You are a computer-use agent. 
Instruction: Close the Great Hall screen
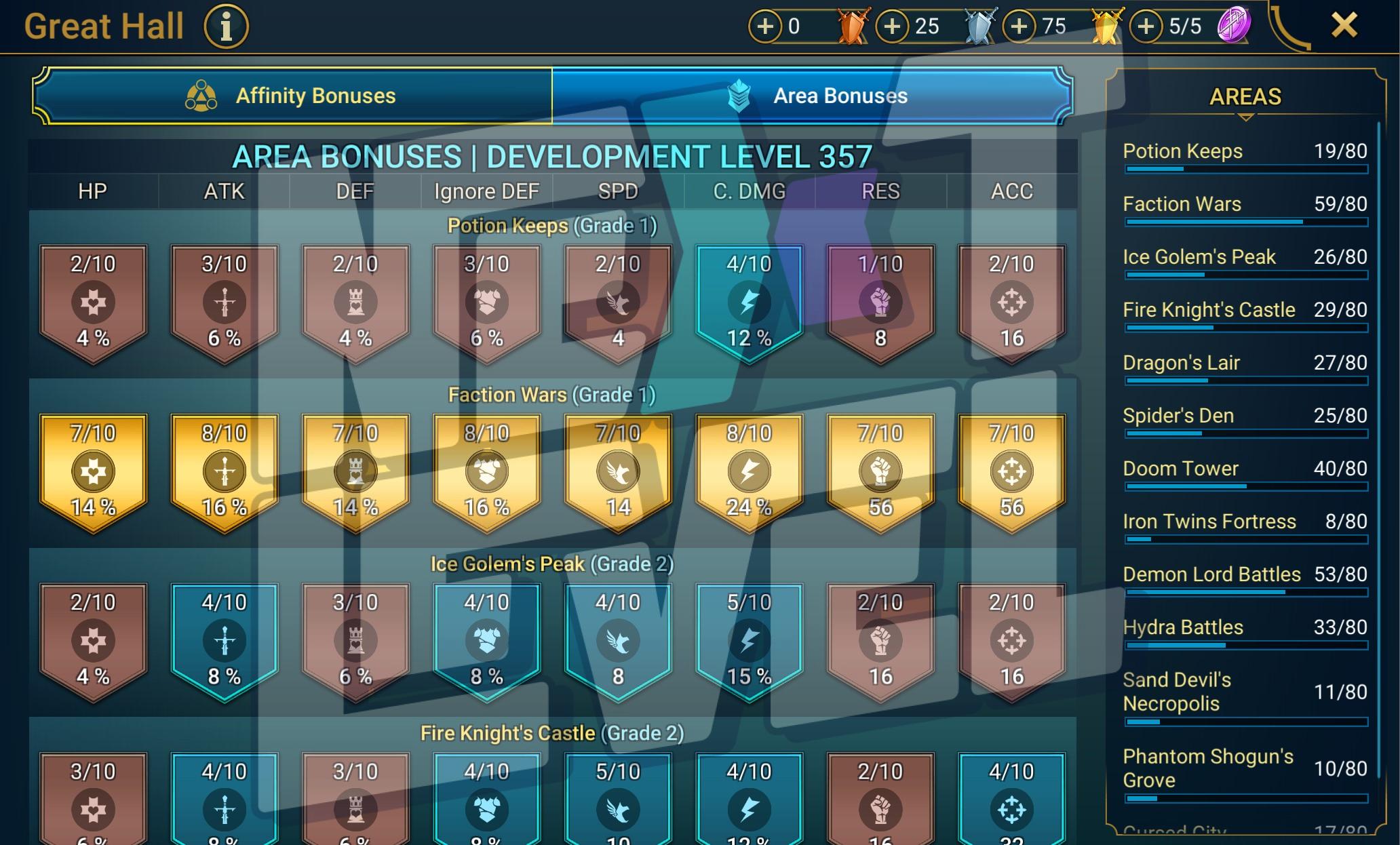tap(1344, 26)
